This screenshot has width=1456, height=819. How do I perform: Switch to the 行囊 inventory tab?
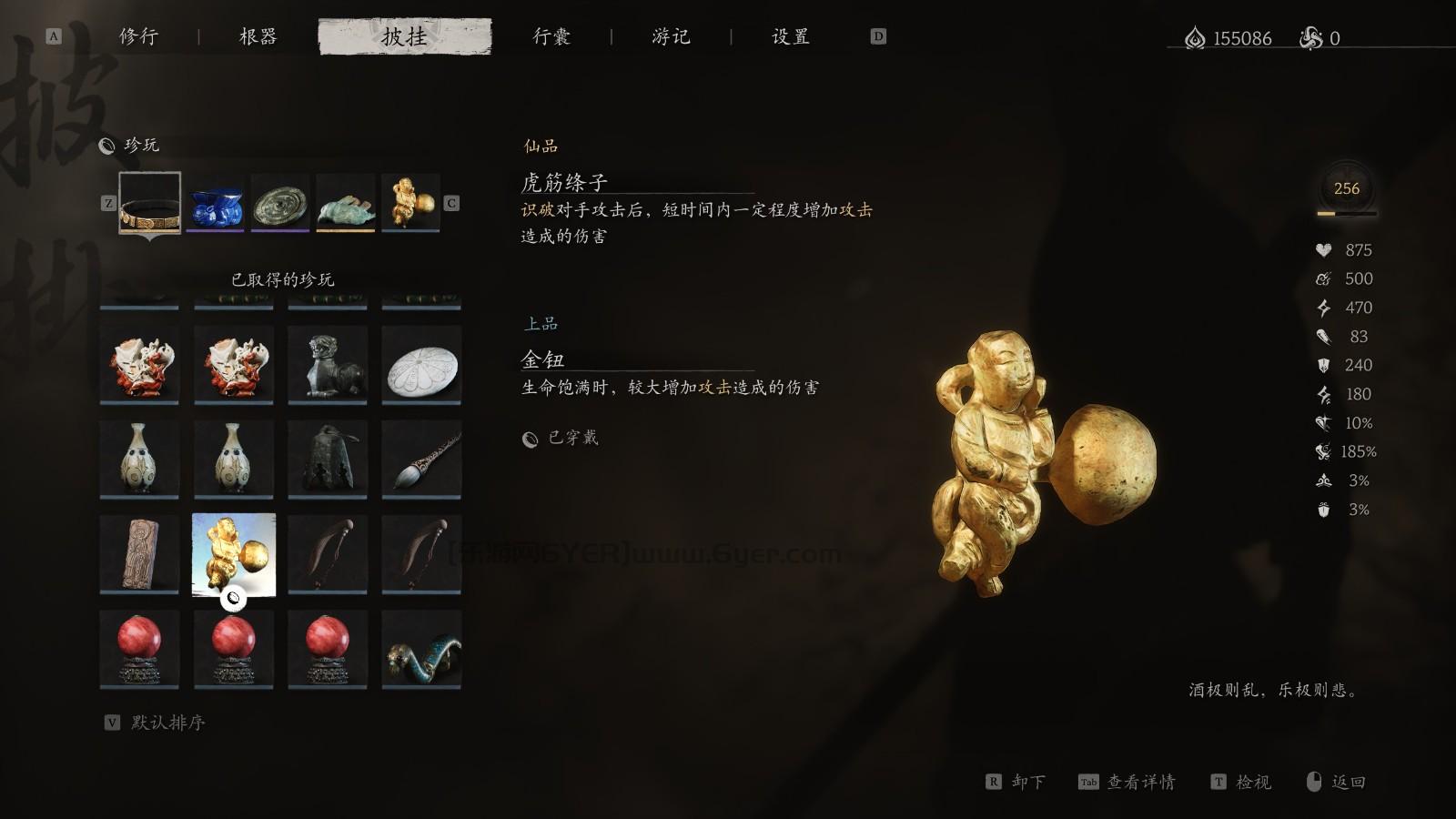(551, 36)
